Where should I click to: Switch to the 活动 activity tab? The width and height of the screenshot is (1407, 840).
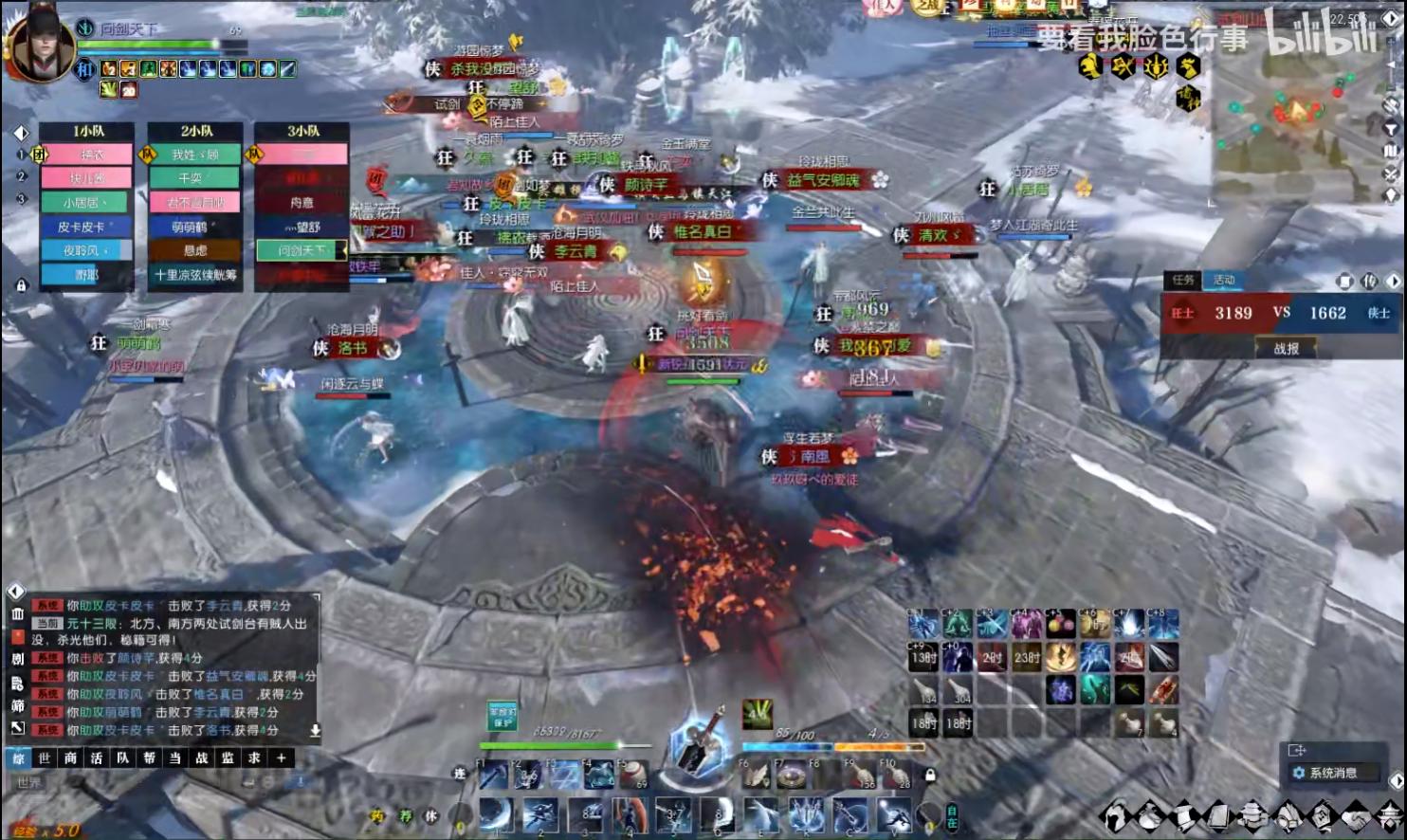pos(1223,280)
